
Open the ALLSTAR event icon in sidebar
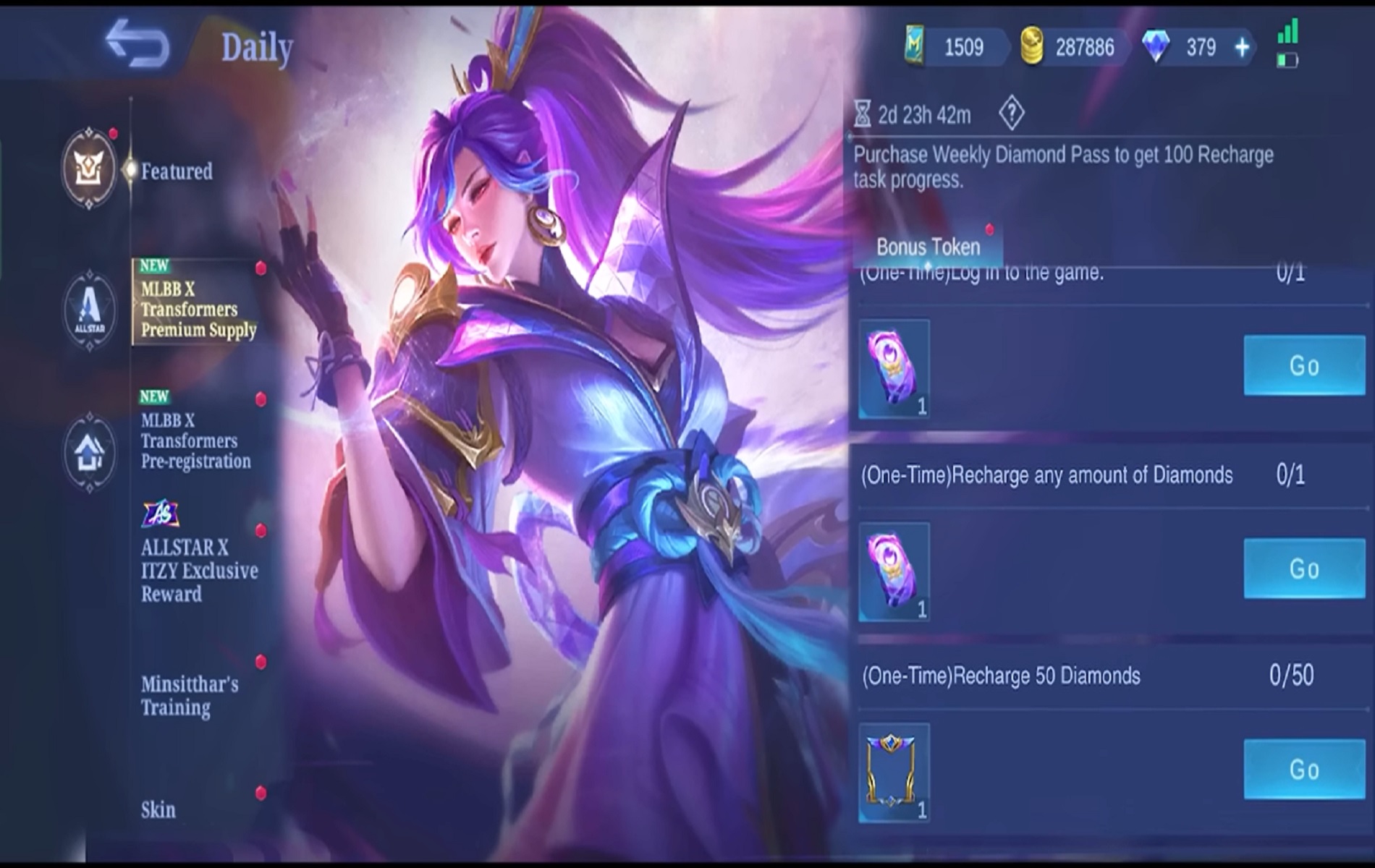(89, 304)
